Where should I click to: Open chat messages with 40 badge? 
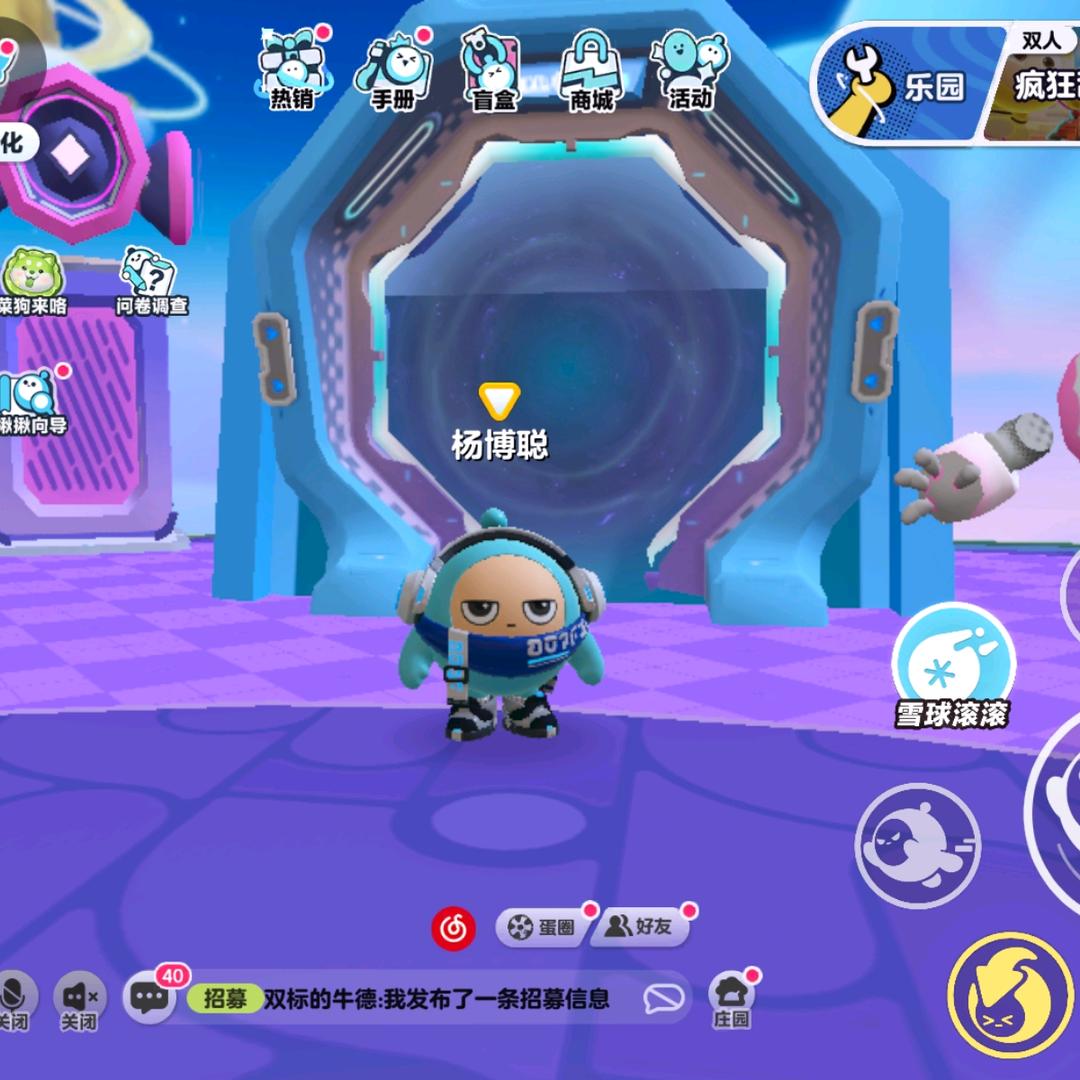coord(150,996)
